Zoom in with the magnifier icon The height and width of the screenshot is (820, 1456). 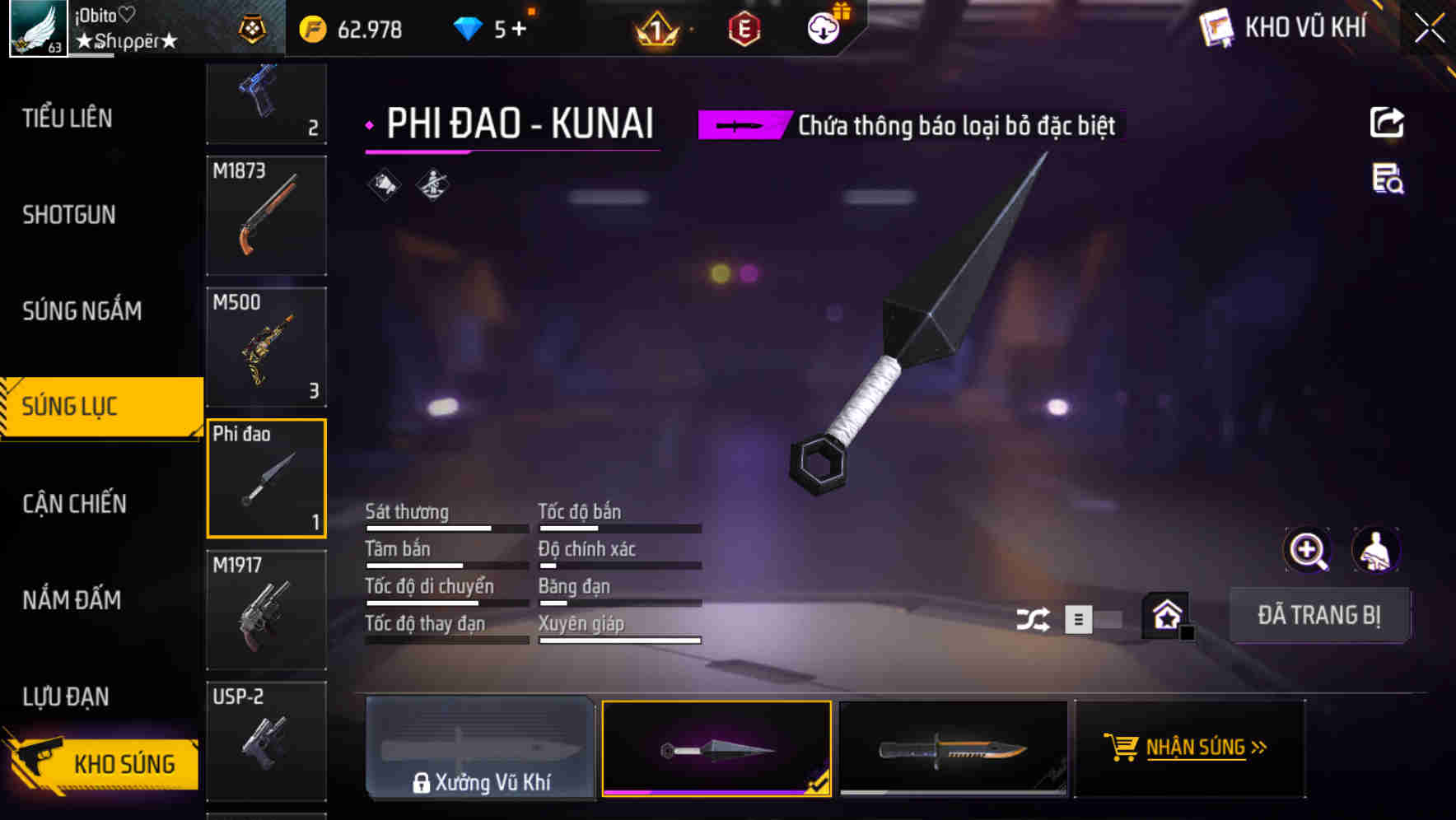[x=1308, y=550]
